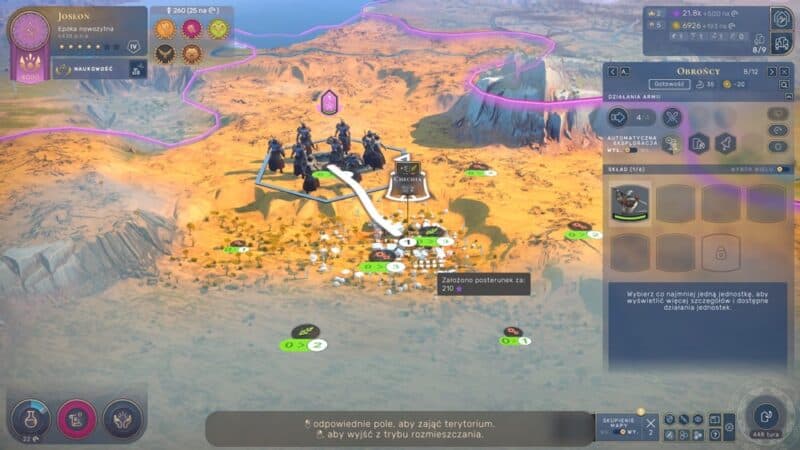Viewport: 800px width, 450px height.
Task: Open the science flask screen
Action: [30, 416]
